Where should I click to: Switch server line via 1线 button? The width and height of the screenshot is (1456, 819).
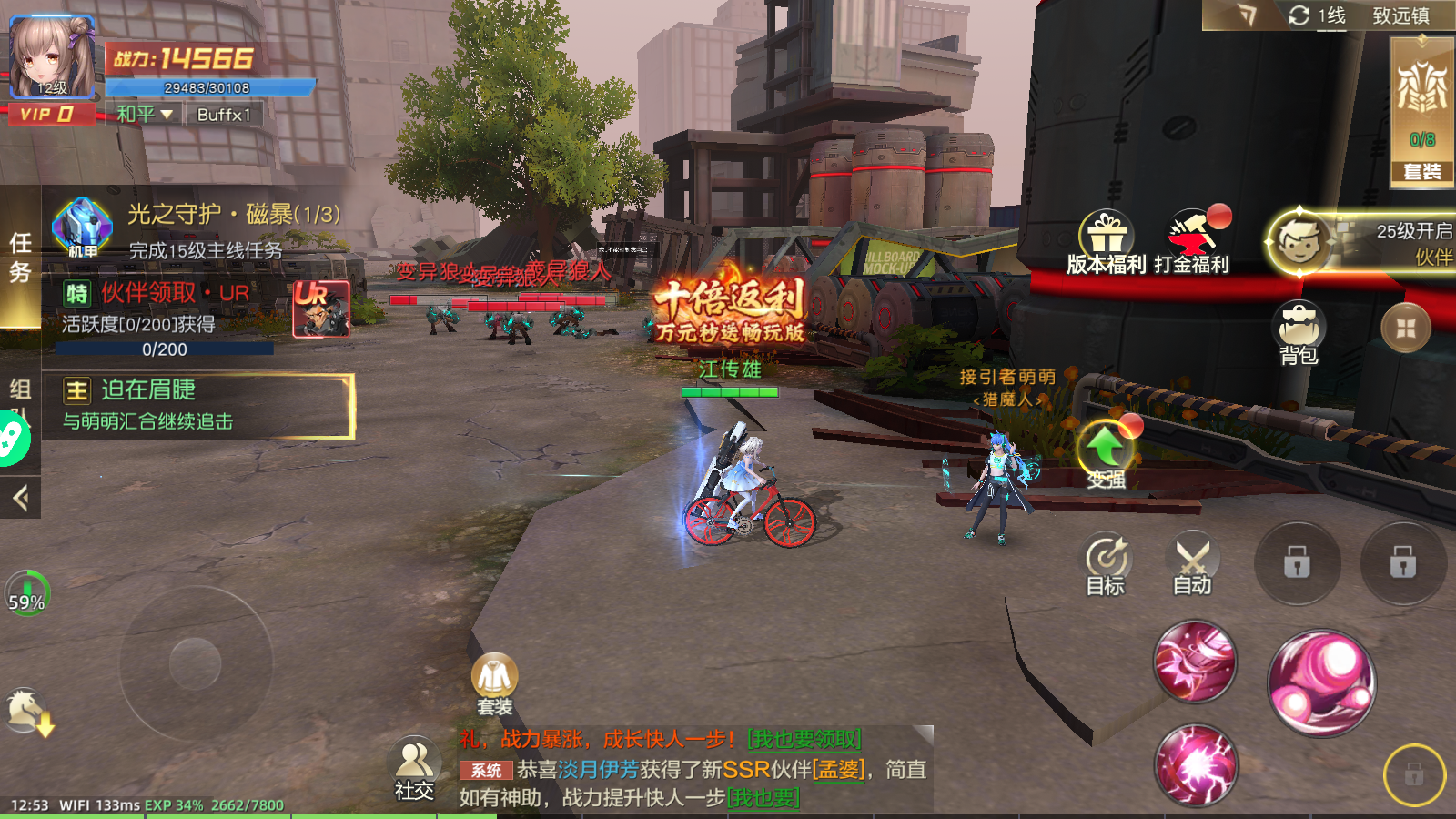[1318, 15]
